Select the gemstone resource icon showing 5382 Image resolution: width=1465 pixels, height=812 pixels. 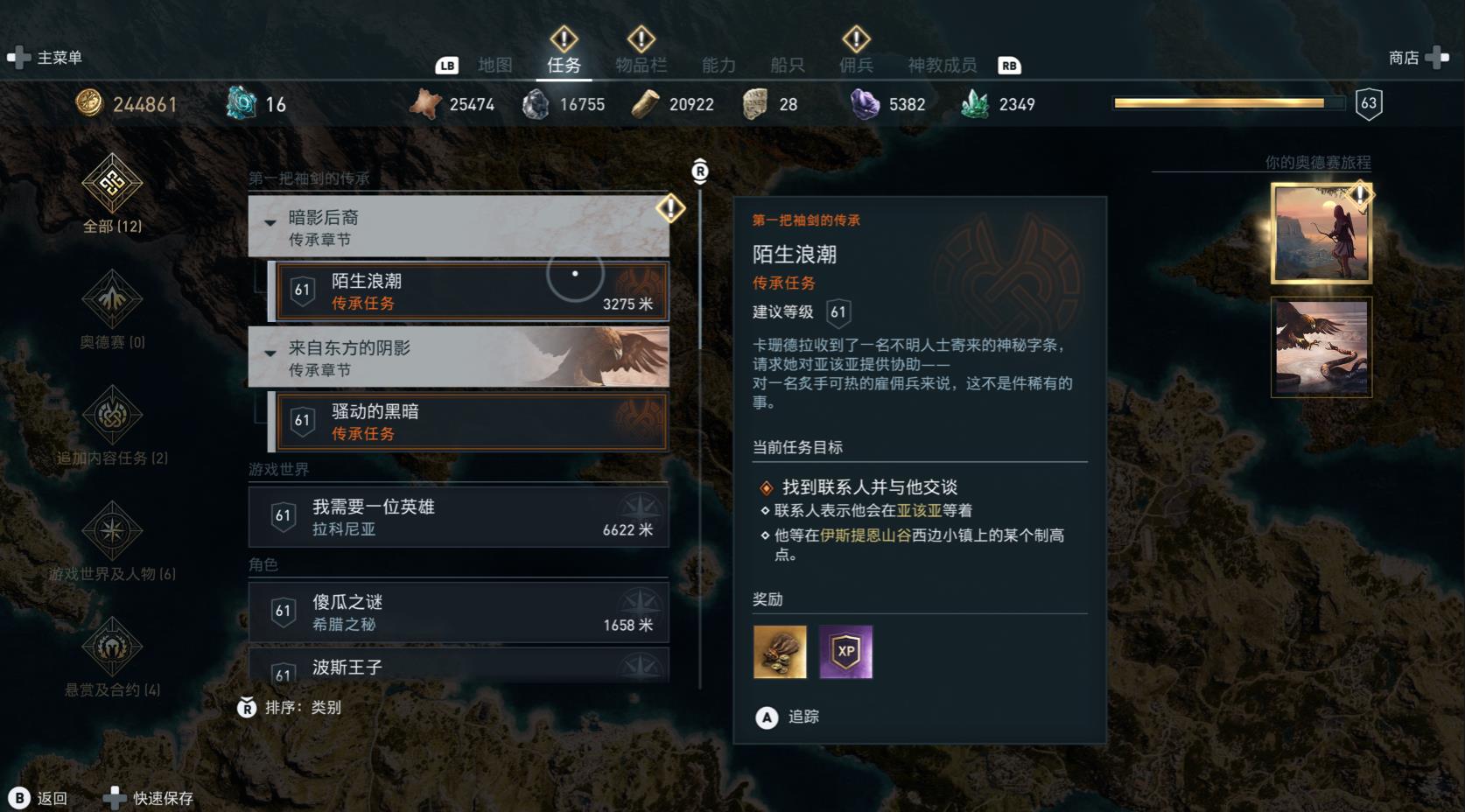click(866, 102)
